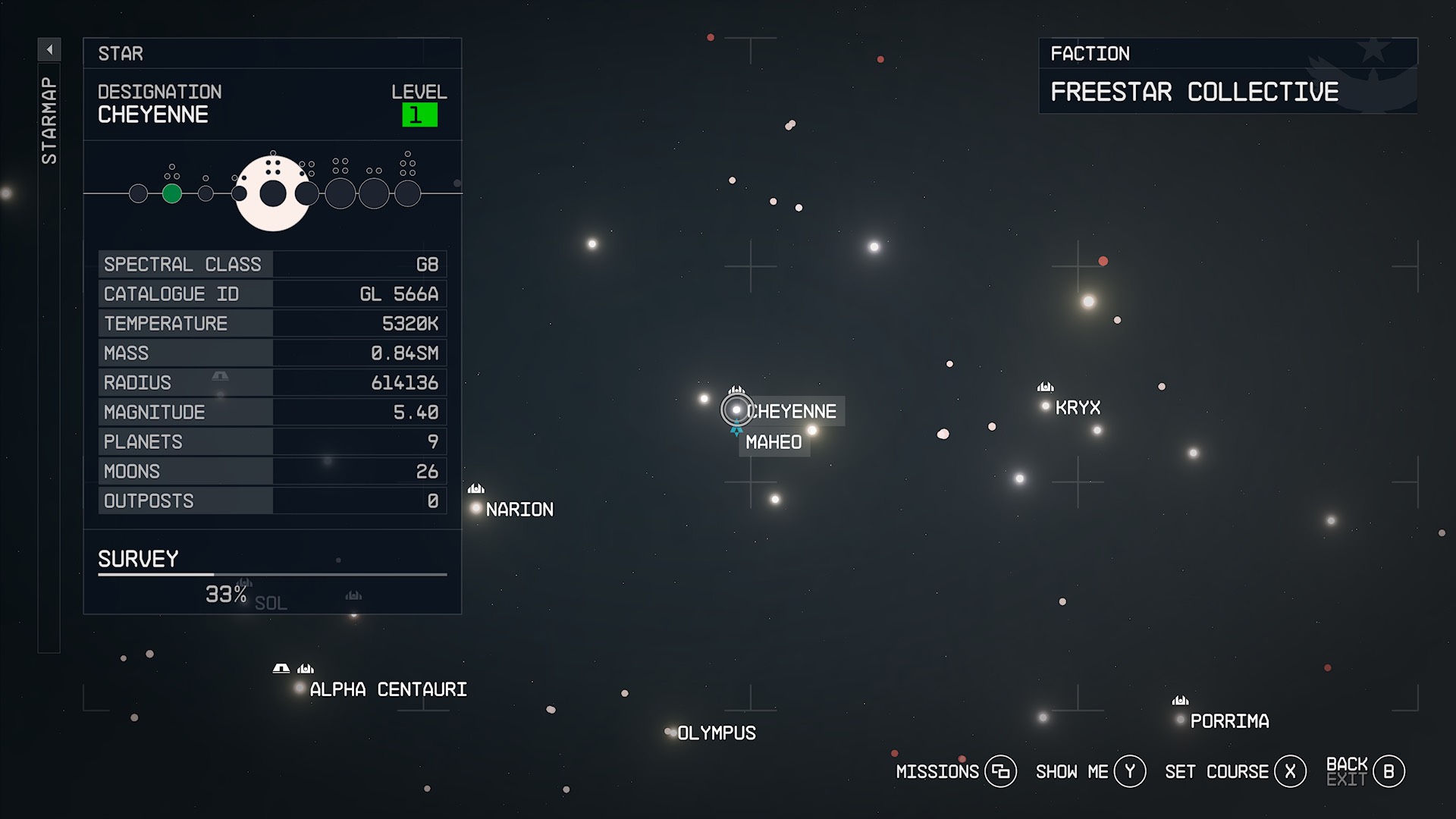Click the Missions controller glyph icon
1456x819 pixels.
1003,771
